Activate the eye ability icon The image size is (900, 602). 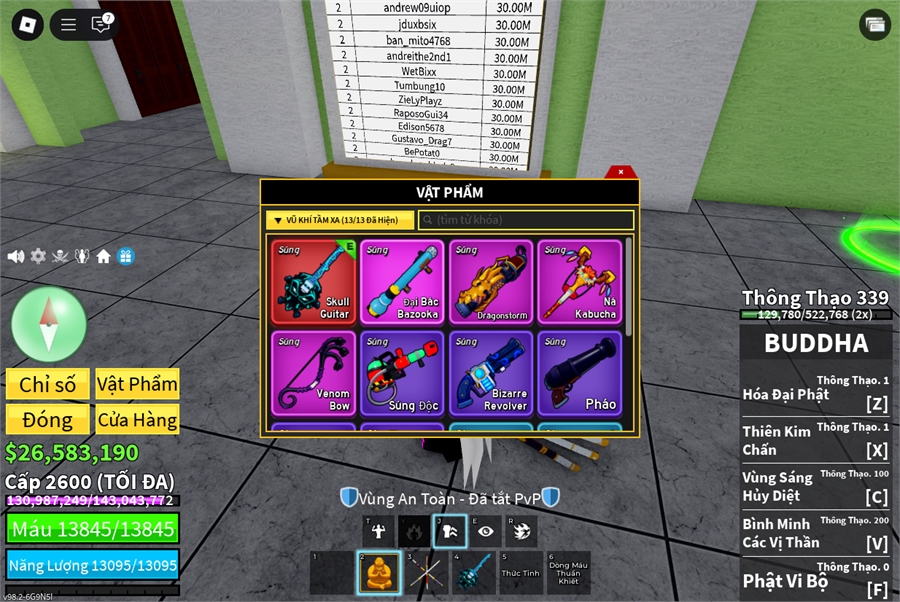pos(486,531)
